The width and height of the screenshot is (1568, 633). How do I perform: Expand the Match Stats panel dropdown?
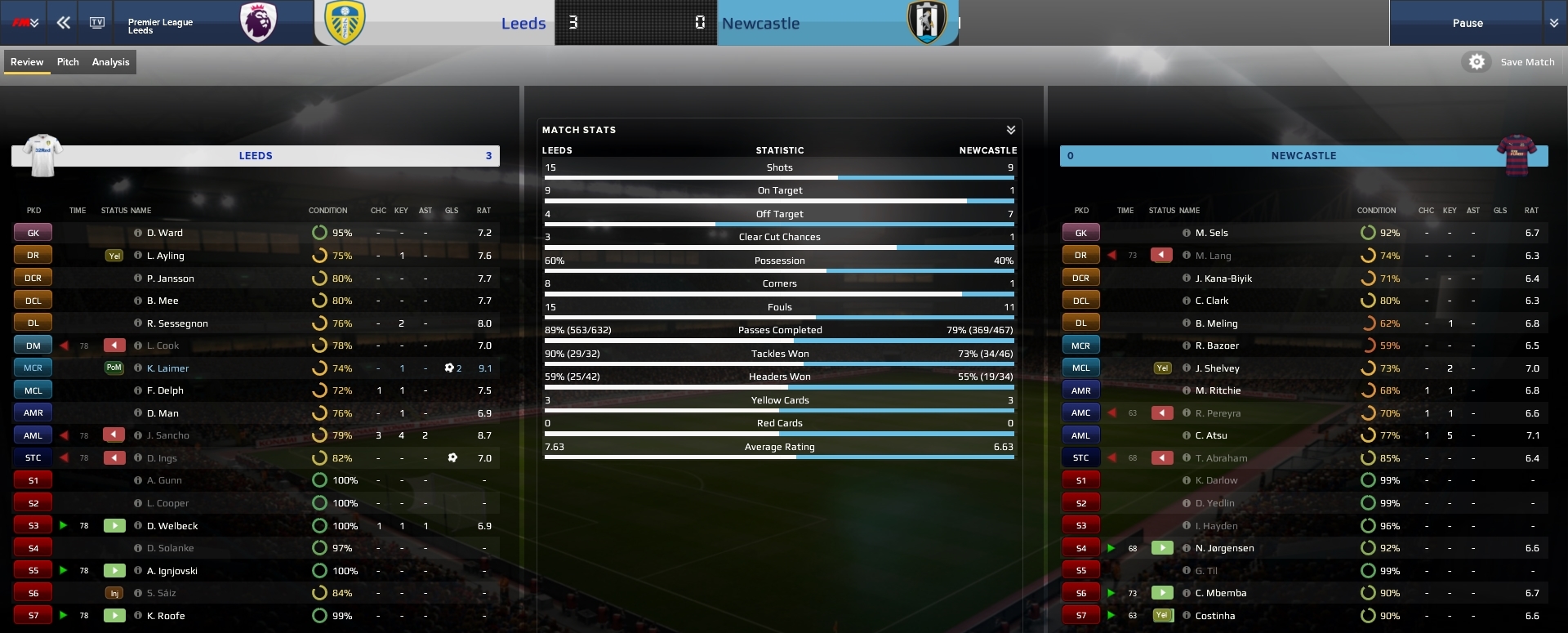[1010, 130]
